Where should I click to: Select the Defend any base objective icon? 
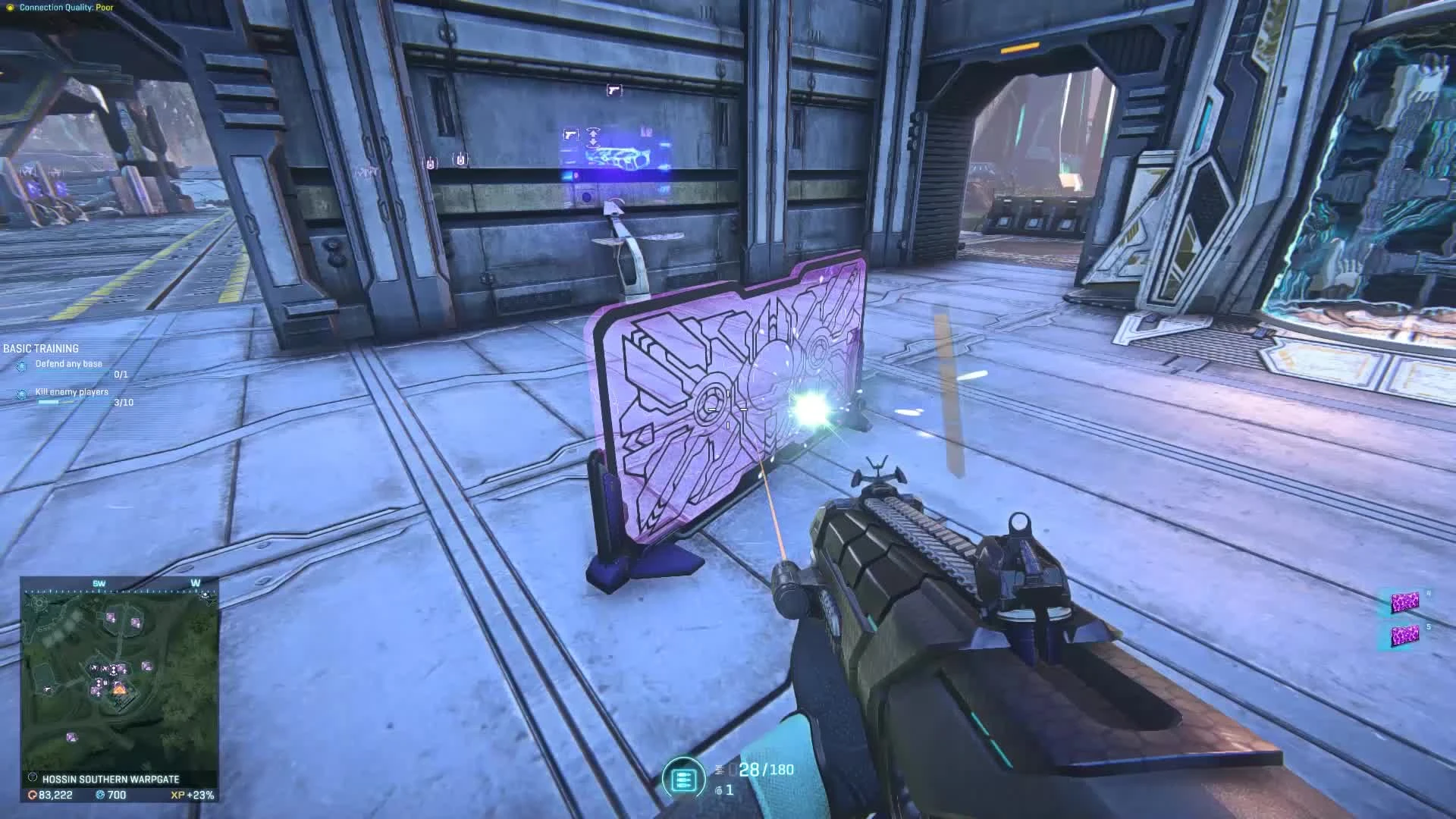click(21, 366)
